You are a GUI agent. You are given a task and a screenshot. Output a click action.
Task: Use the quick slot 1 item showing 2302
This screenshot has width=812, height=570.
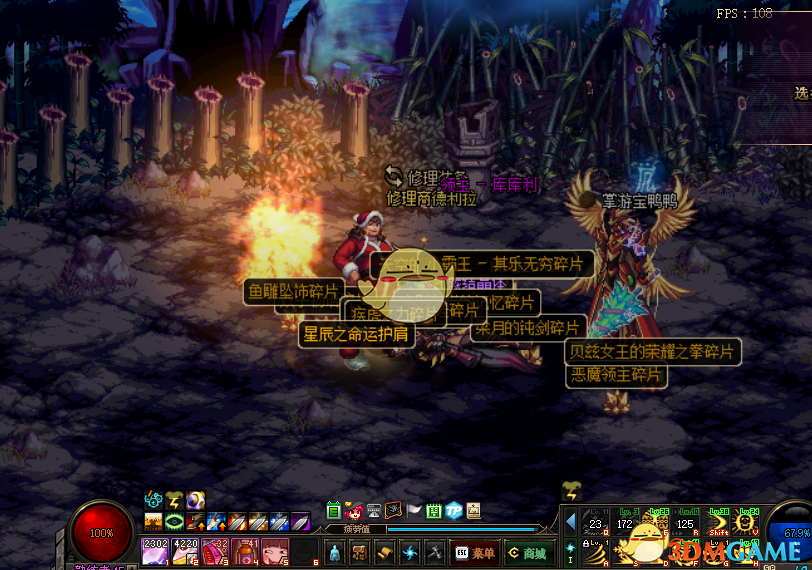(156, 551)
